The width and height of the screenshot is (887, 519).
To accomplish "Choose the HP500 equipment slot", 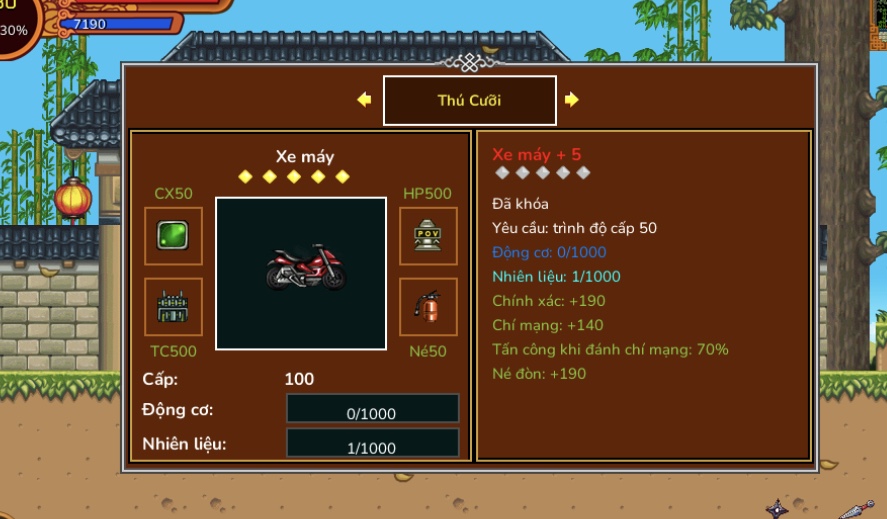I will click(428, 236).
